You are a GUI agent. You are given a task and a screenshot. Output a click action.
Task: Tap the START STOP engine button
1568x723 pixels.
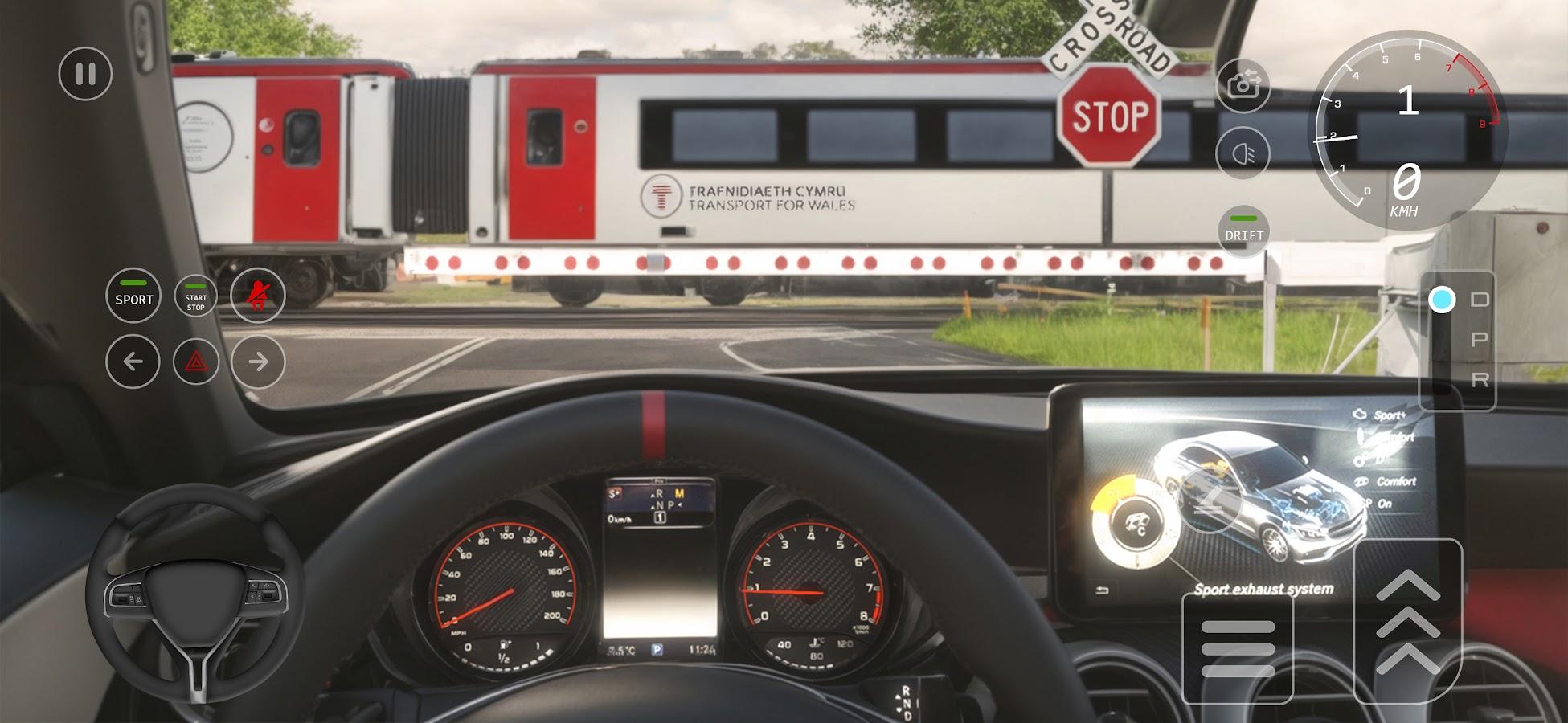(196, 296)
